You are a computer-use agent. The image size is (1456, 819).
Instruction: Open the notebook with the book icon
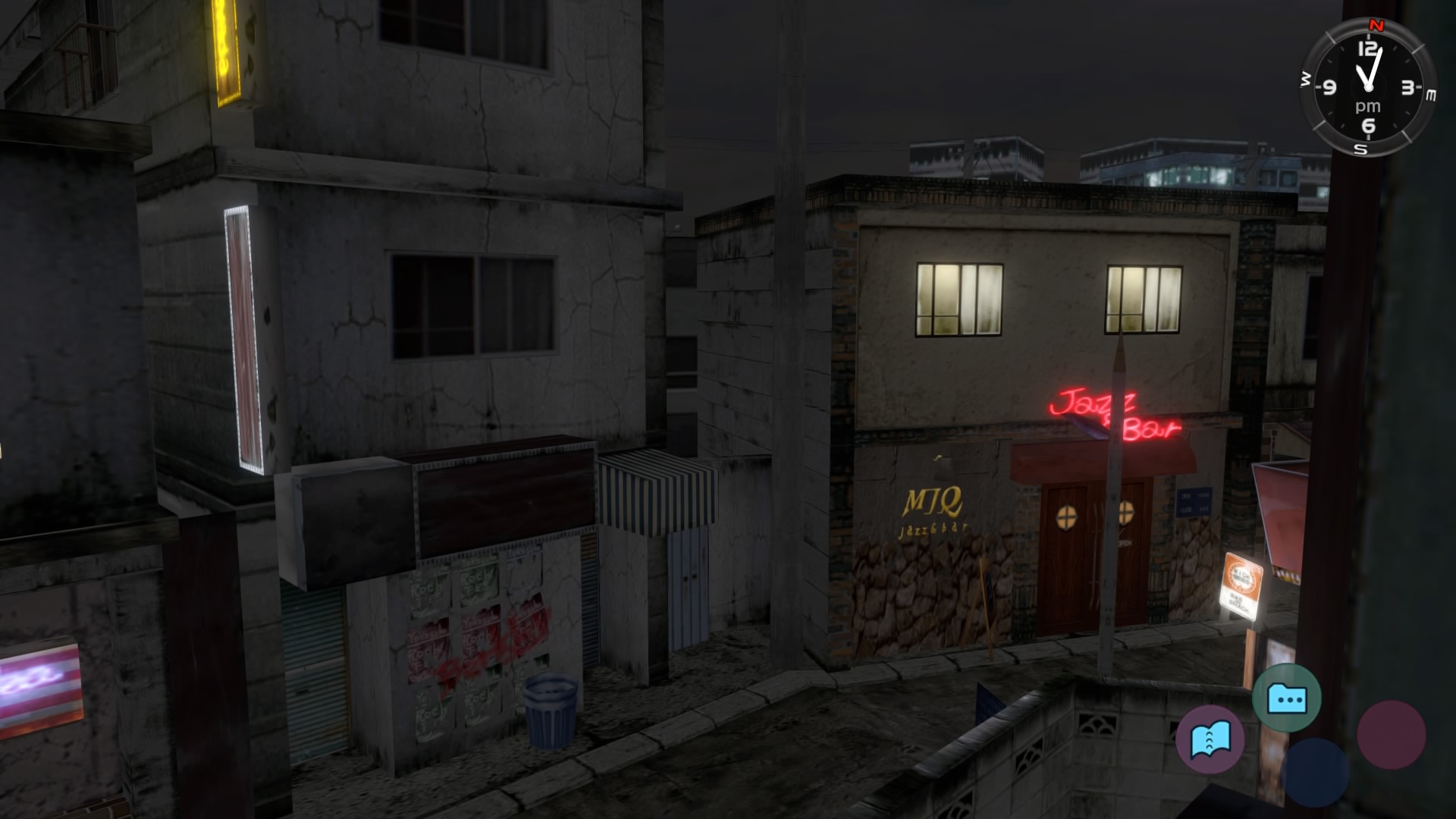tap(1210, 739)
